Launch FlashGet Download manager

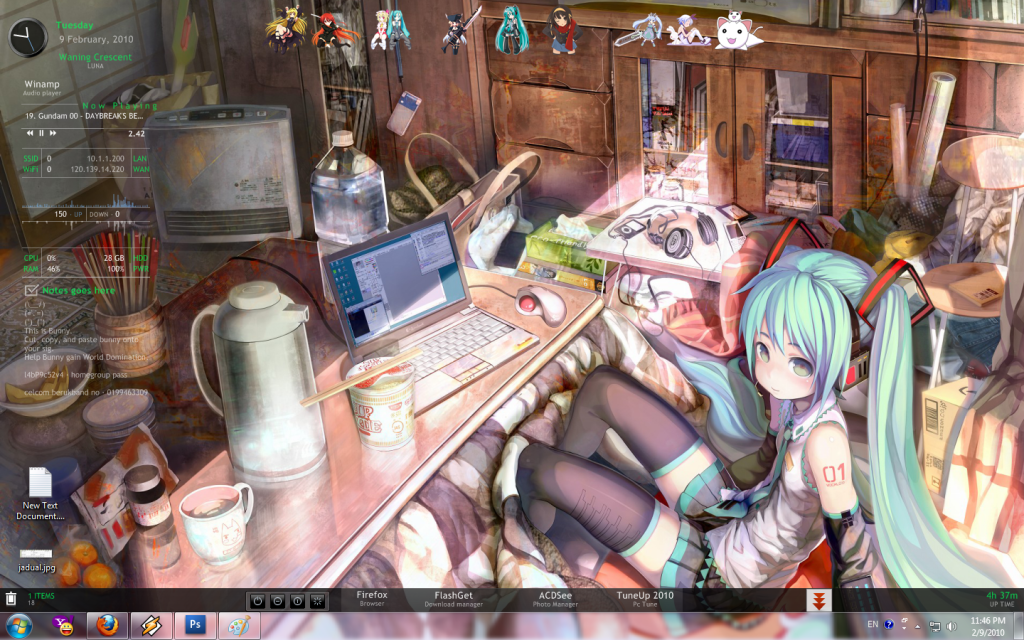[x=453, y=598]
